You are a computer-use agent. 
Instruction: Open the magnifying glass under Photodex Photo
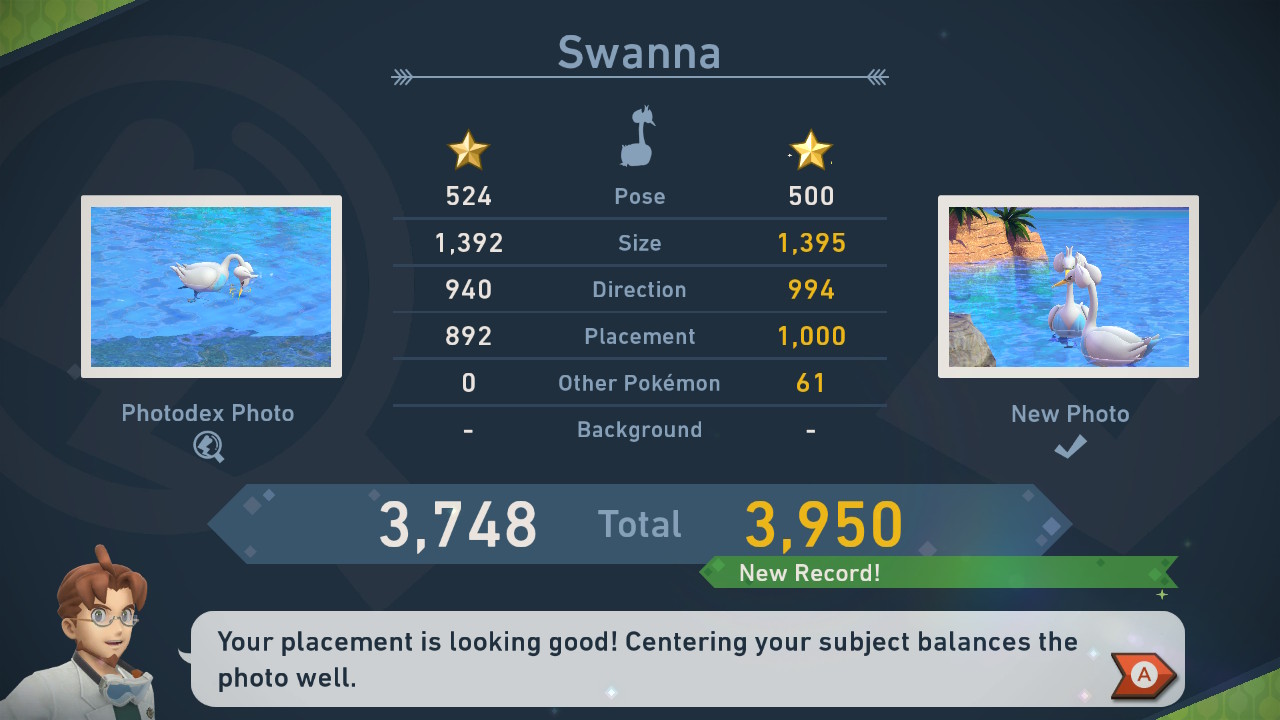(x=210, y=446)
